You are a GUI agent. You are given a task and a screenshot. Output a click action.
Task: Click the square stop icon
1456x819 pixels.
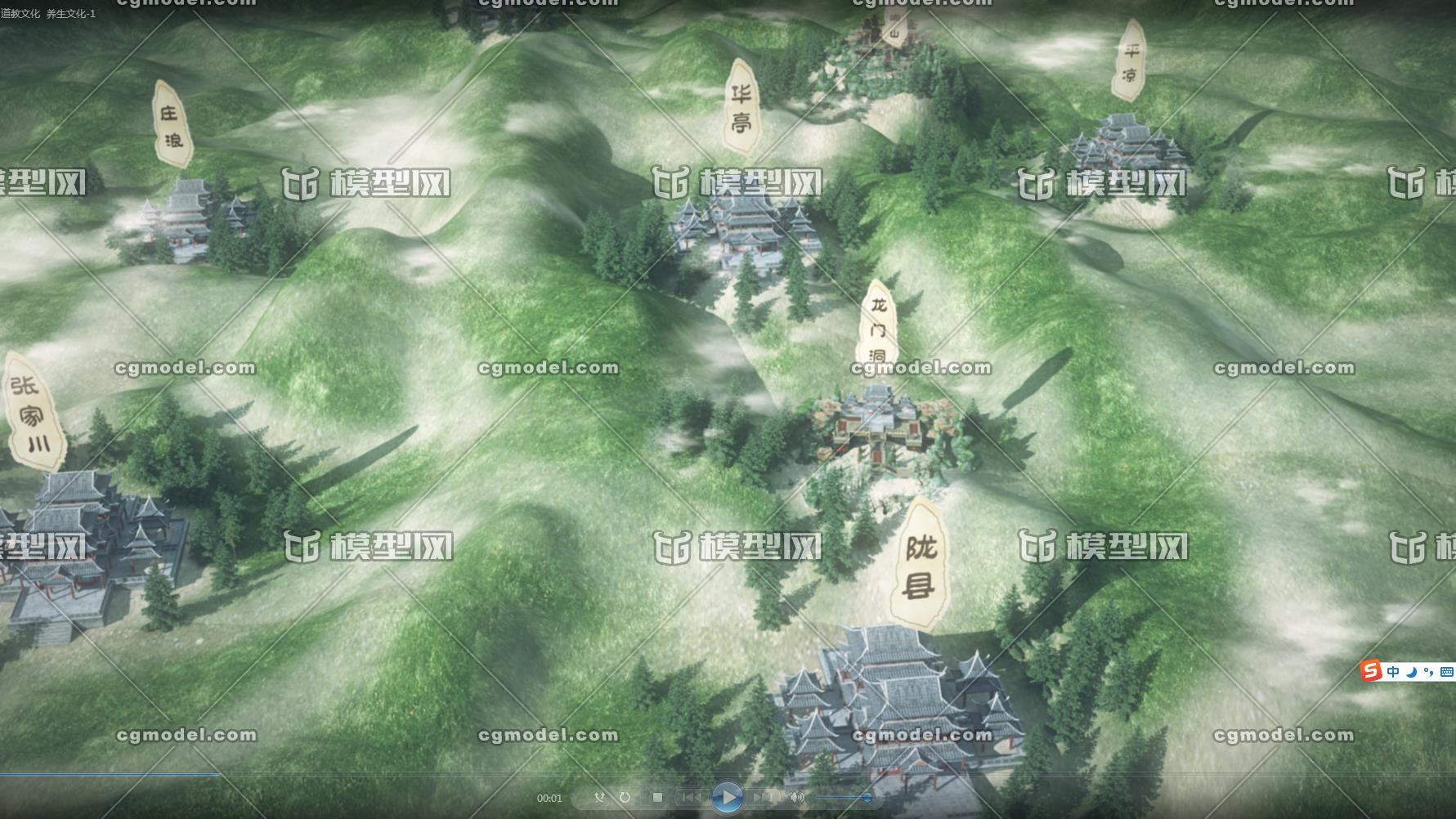(x=657, y=797)
